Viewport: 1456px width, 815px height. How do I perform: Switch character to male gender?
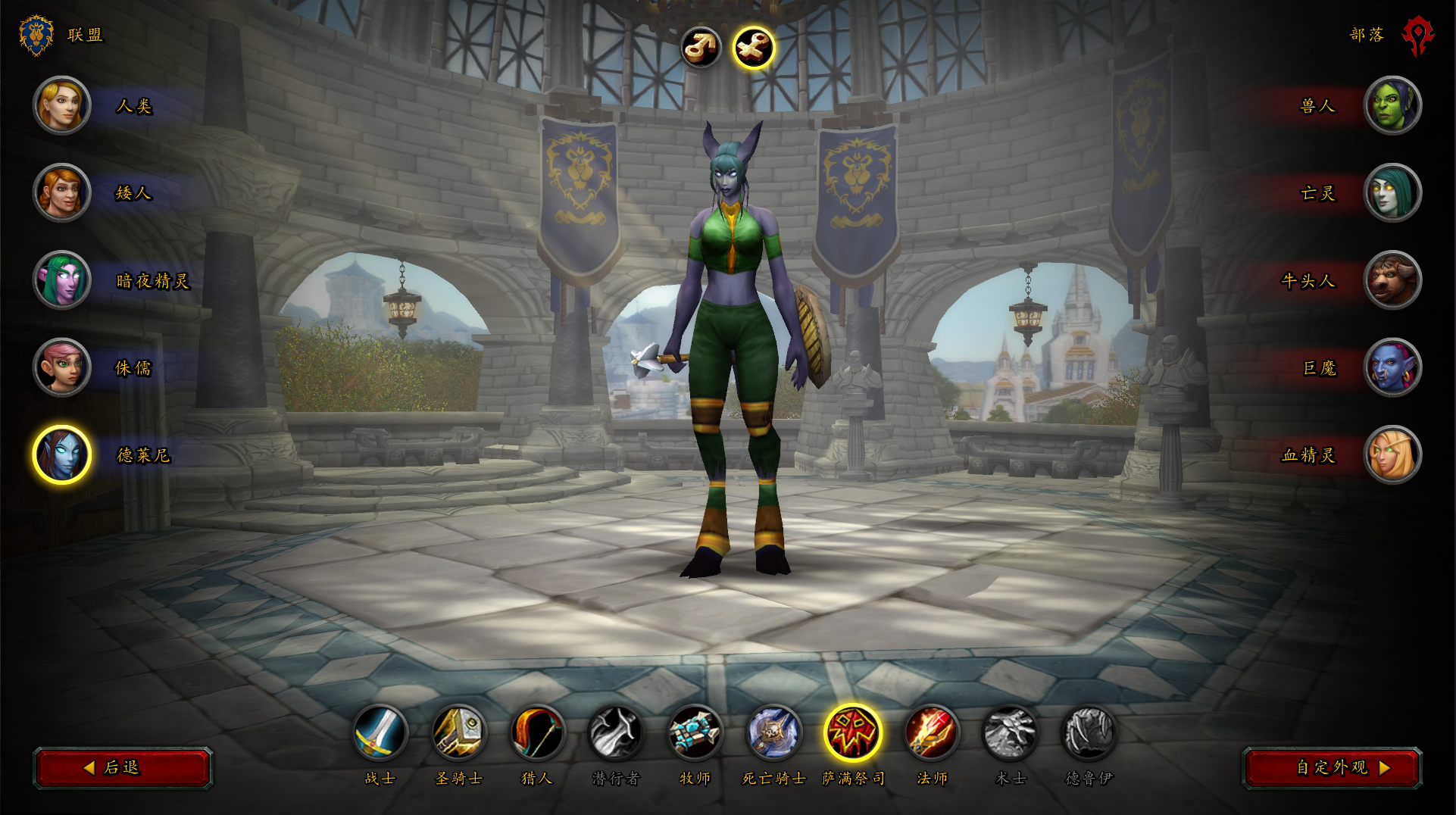[701, 47]
